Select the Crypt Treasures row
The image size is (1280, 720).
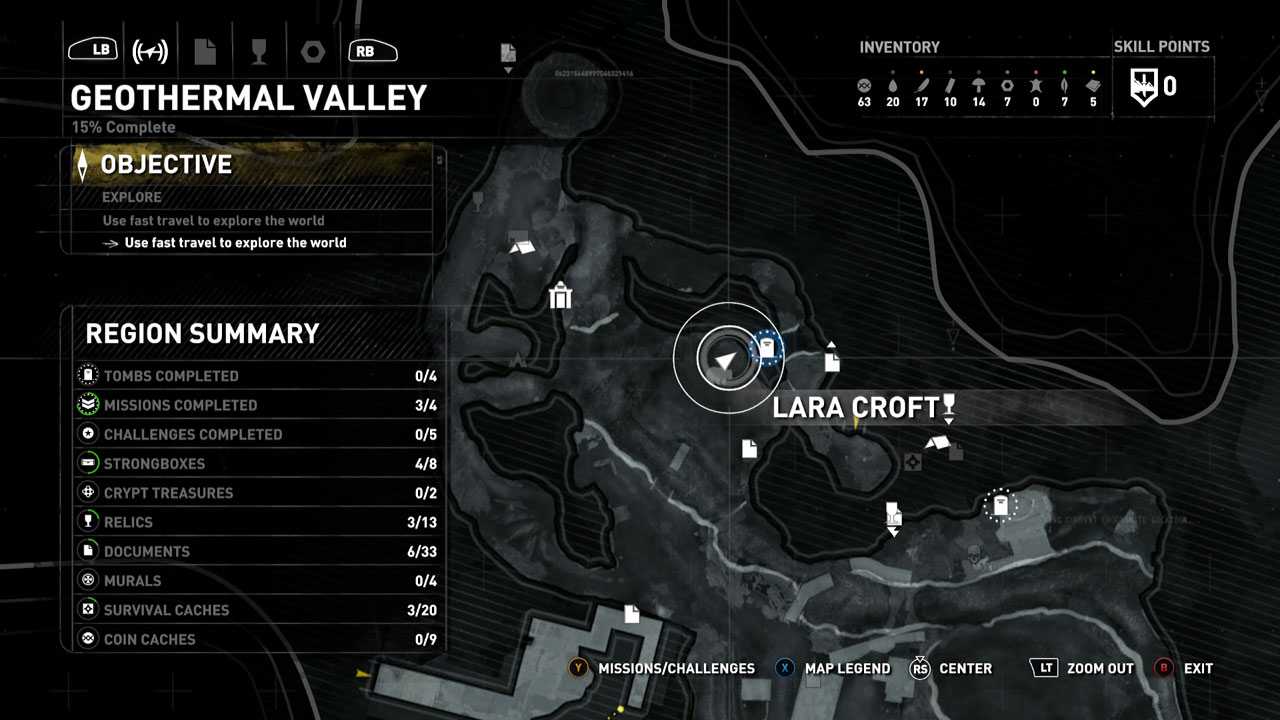(258, 493)
